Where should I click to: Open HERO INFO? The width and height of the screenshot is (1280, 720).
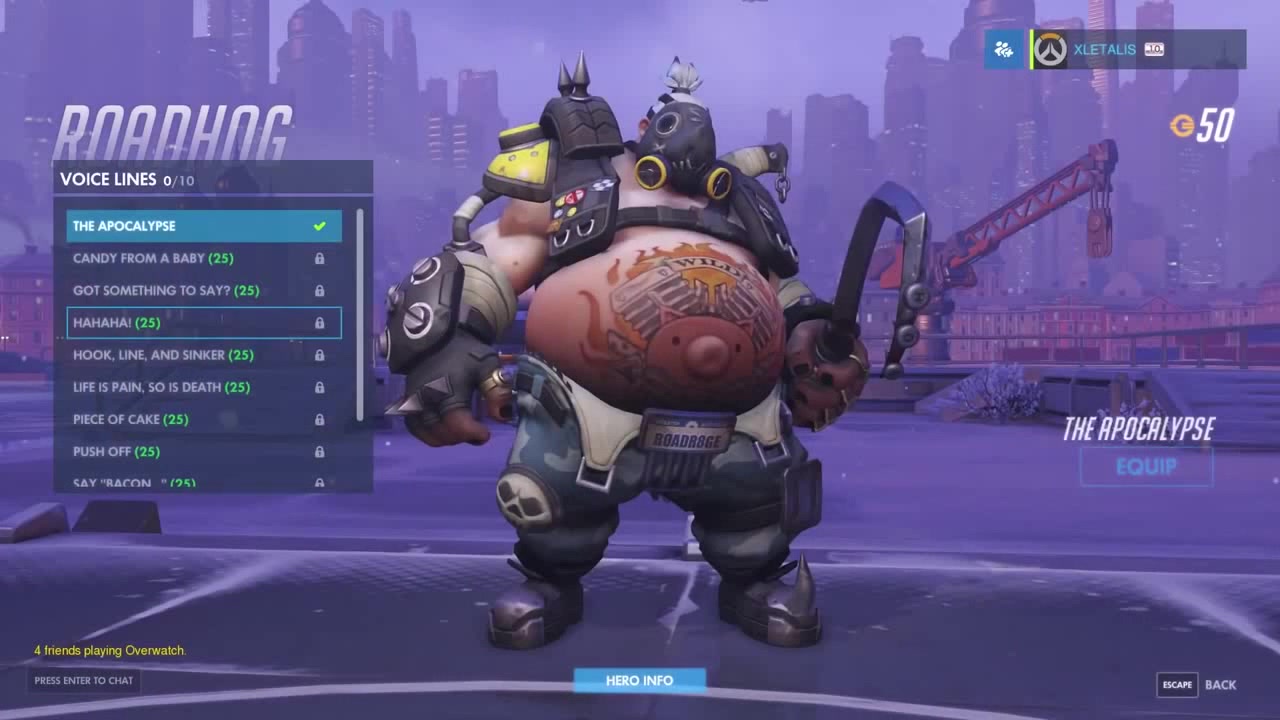coord(638,679)
